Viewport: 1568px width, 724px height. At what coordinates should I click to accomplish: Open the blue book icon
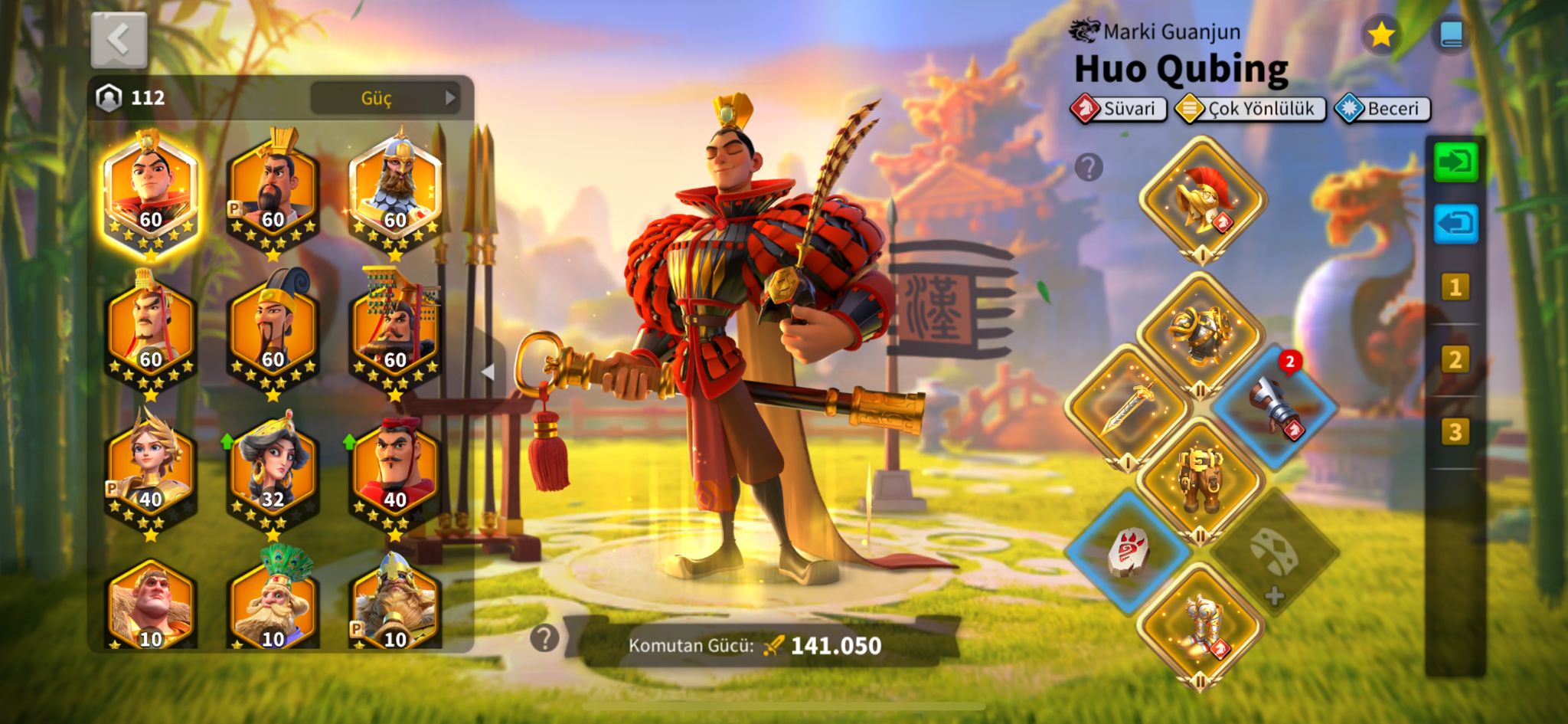[x=1451, y=35]
